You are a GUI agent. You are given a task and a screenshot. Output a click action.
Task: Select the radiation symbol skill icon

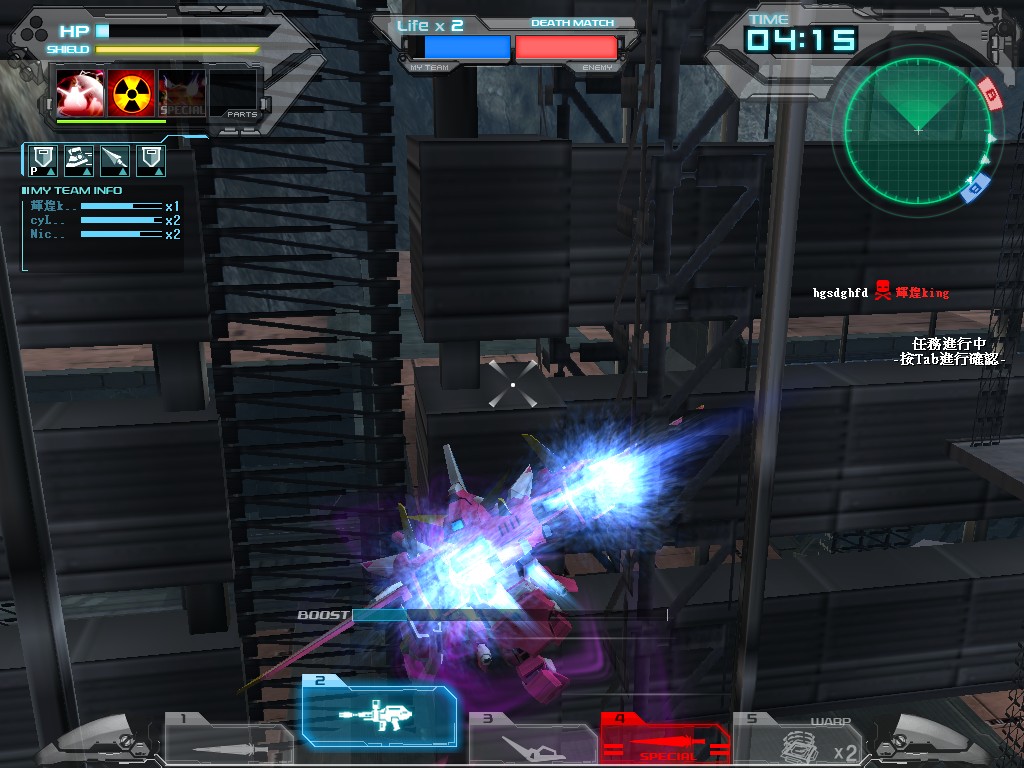(x=132, y=93)
